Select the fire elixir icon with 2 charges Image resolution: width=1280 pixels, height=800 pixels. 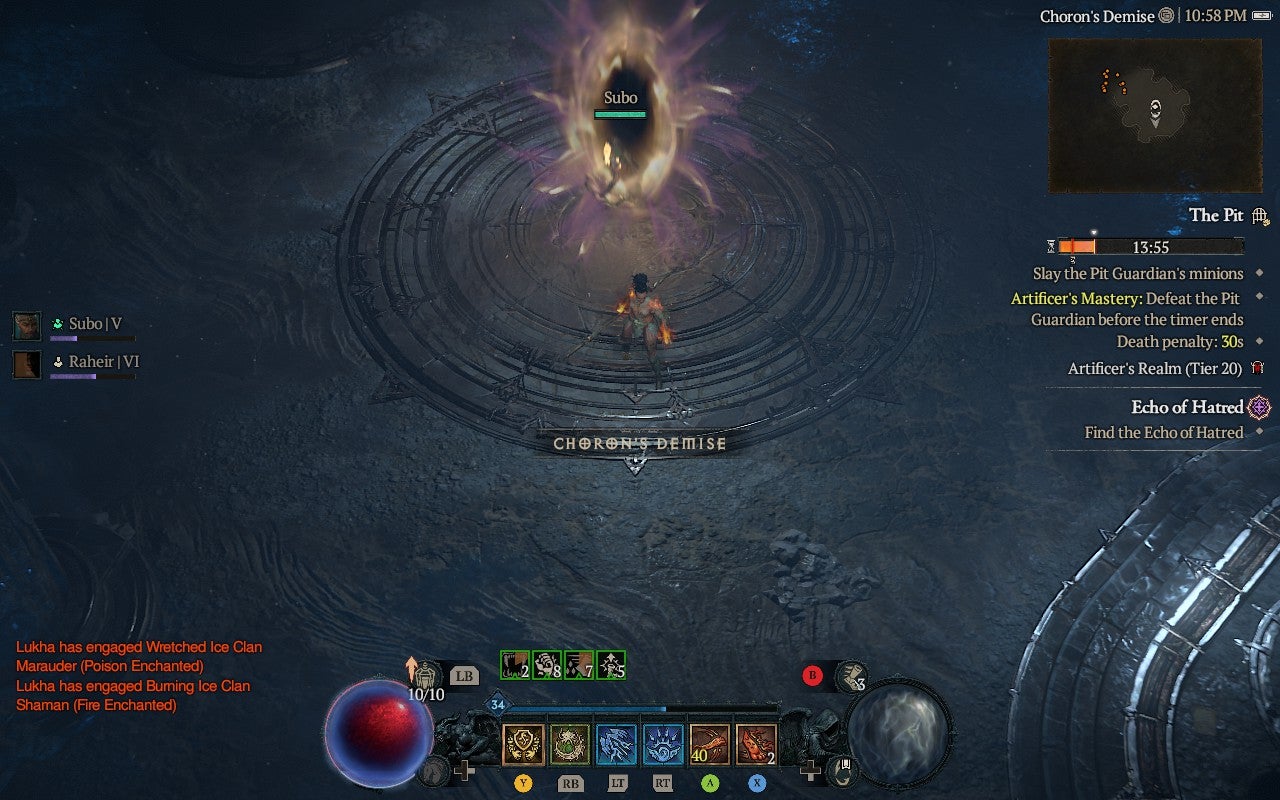point(756,745)
